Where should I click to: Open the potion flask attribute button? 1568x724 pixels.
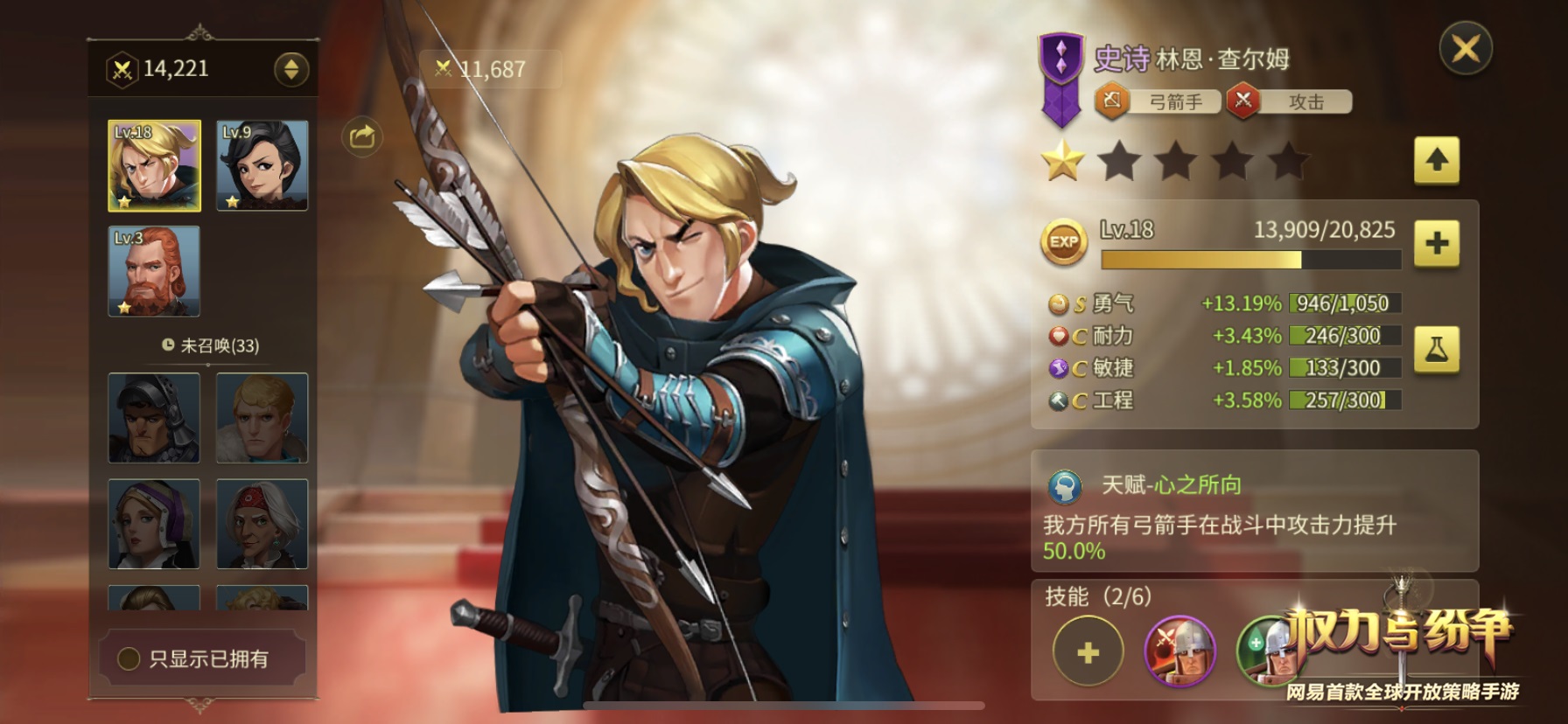coord(1436,350)
